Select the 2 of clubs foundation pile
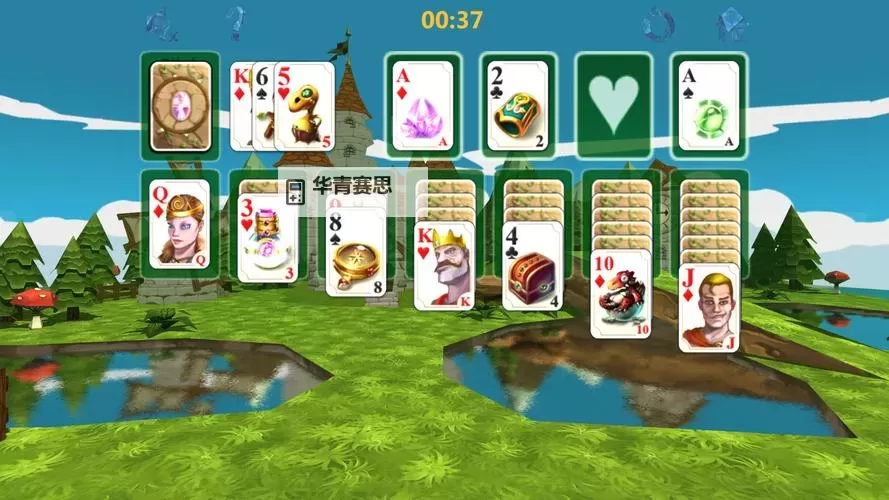 [515, 106]
